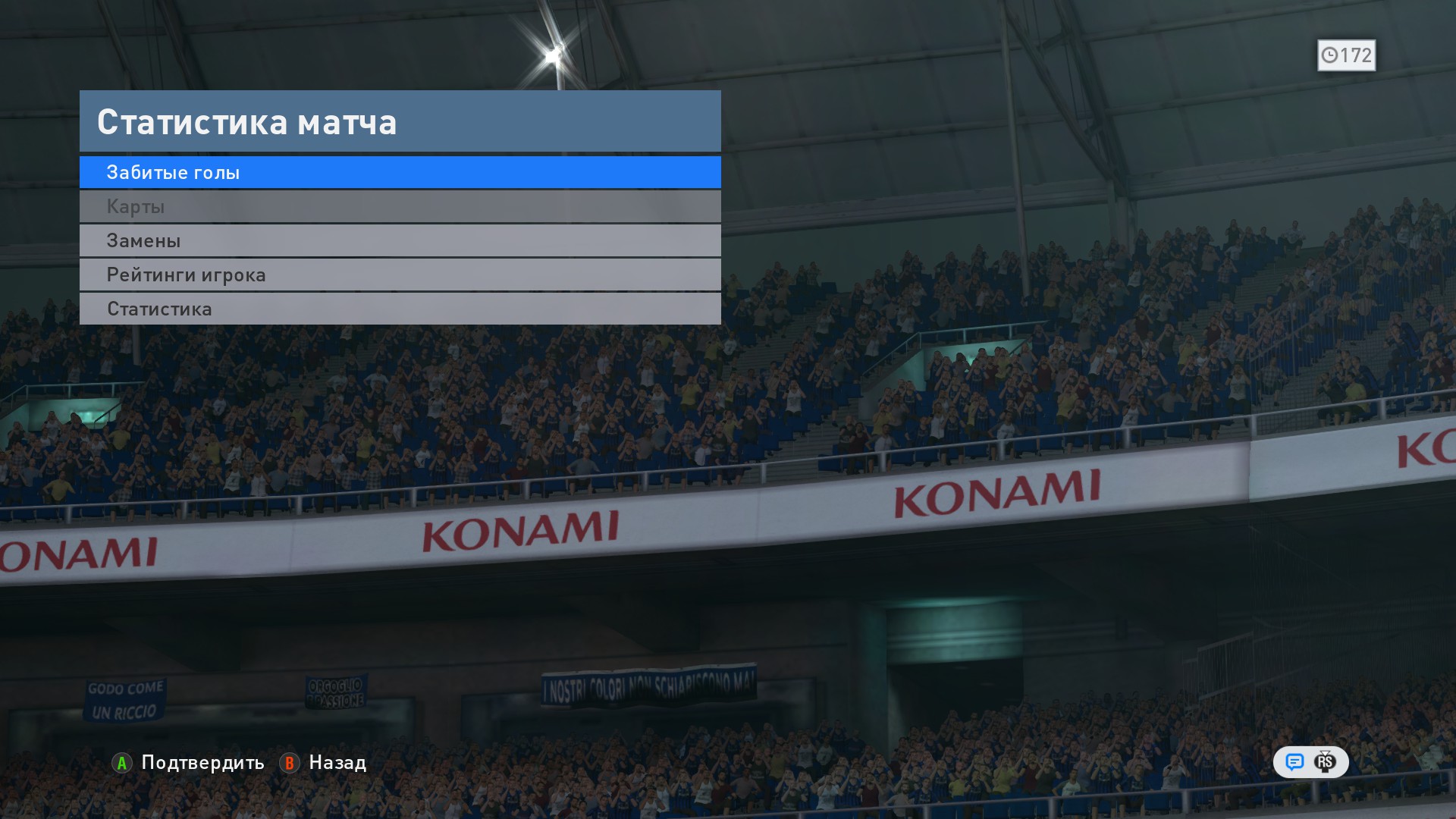The width and height of the screenshot is (1456, 819).
Task: Open the Статистика entry
Action: (x=400, y=309)
